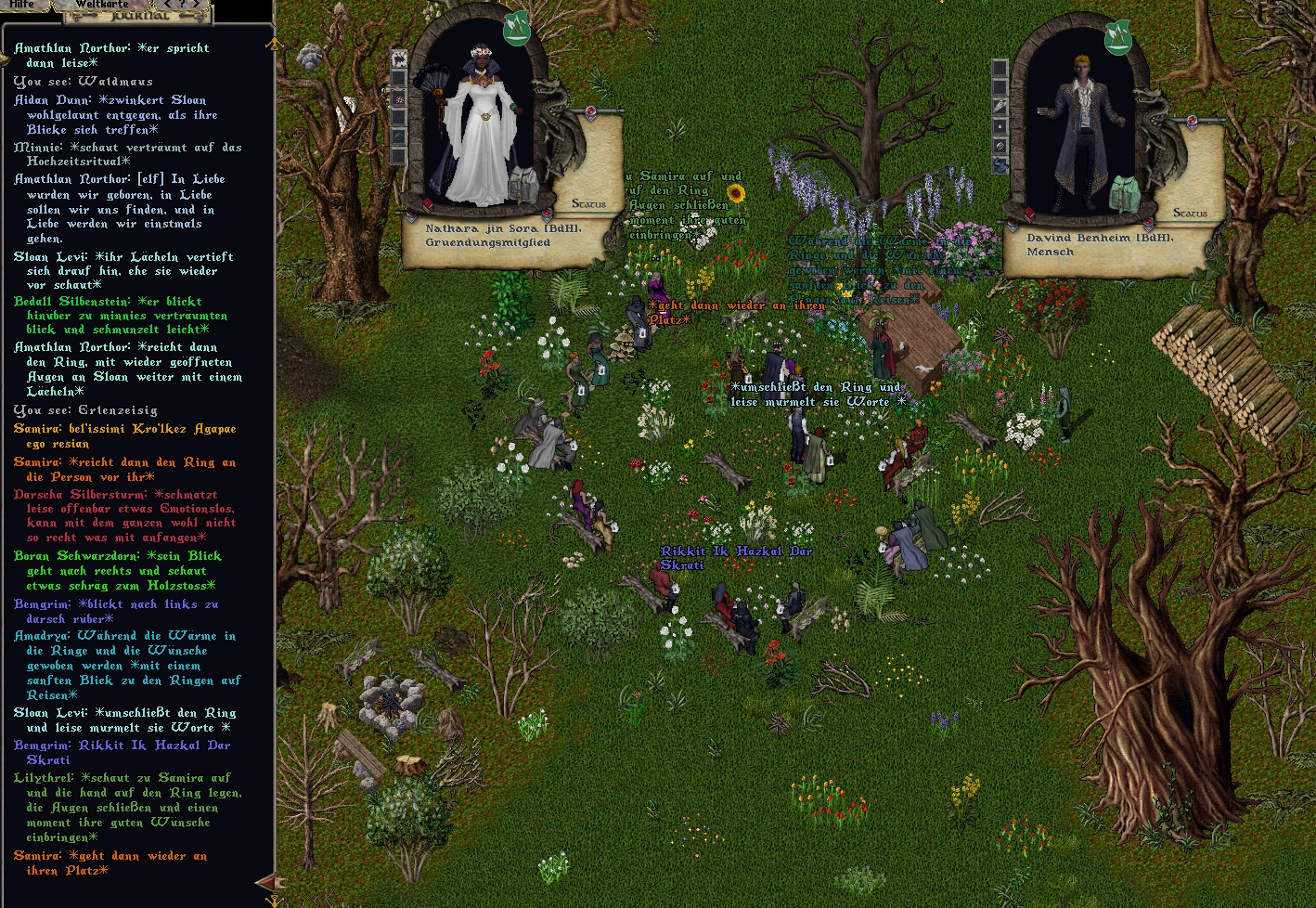The image size is (1316, 908).
Task: Select the dagger-like item slot beside Davind
Action: pyautogui.click(x=1000, y=107)
